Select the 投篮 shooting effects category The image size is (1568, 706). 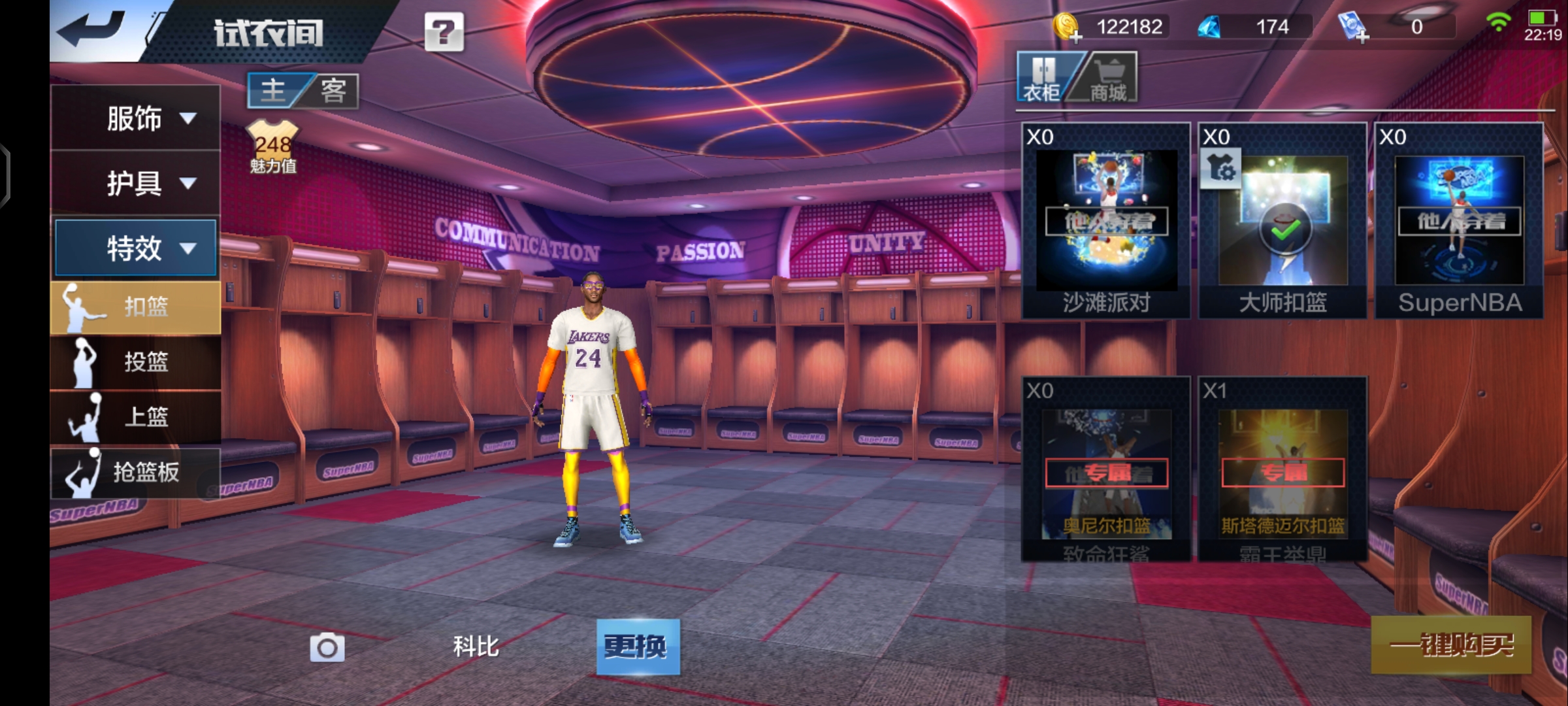(x=136, y=361)
